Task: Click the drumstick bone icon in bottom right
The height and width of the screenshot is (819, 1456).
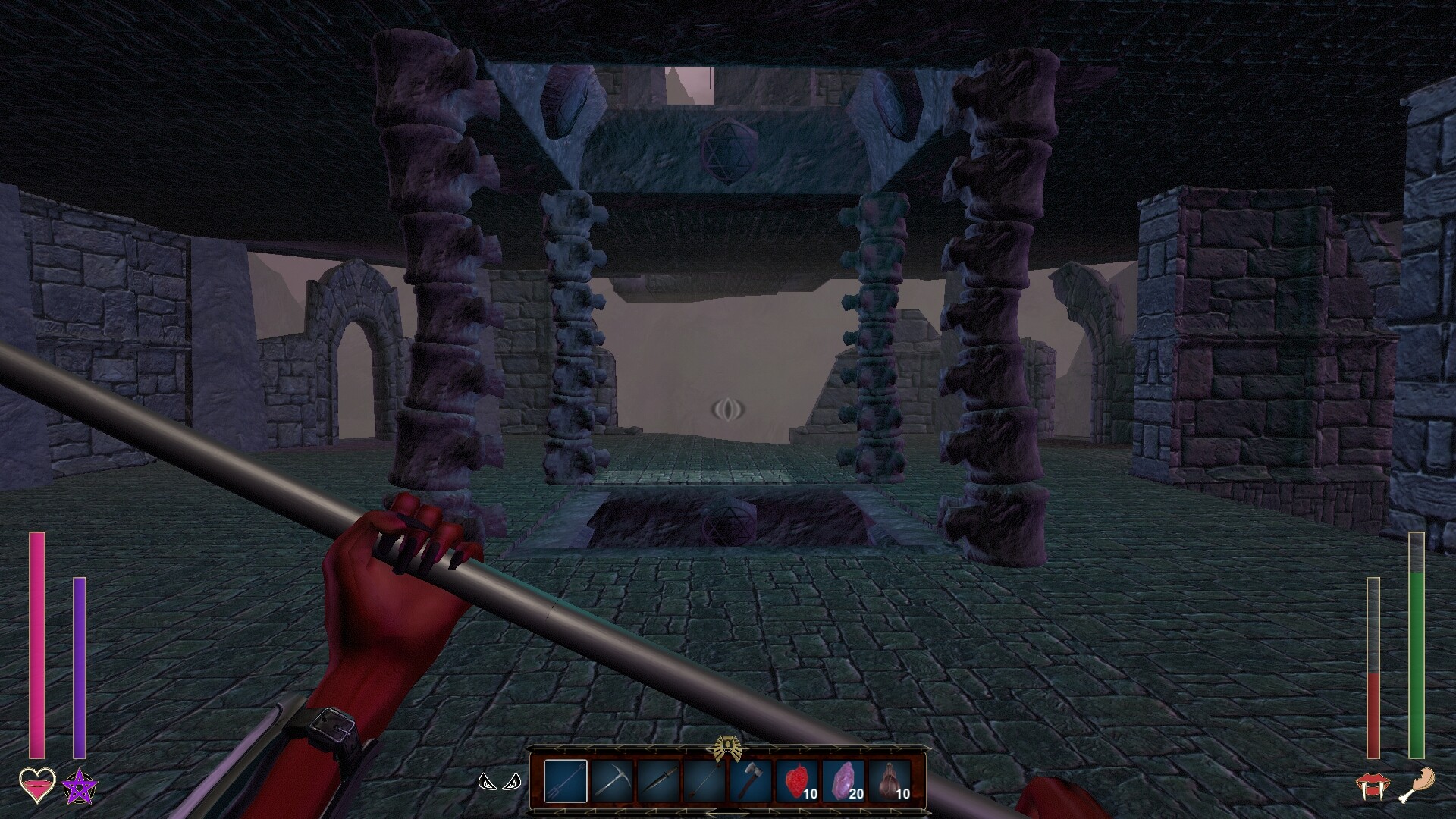Action: click(x=1417, y=786)
